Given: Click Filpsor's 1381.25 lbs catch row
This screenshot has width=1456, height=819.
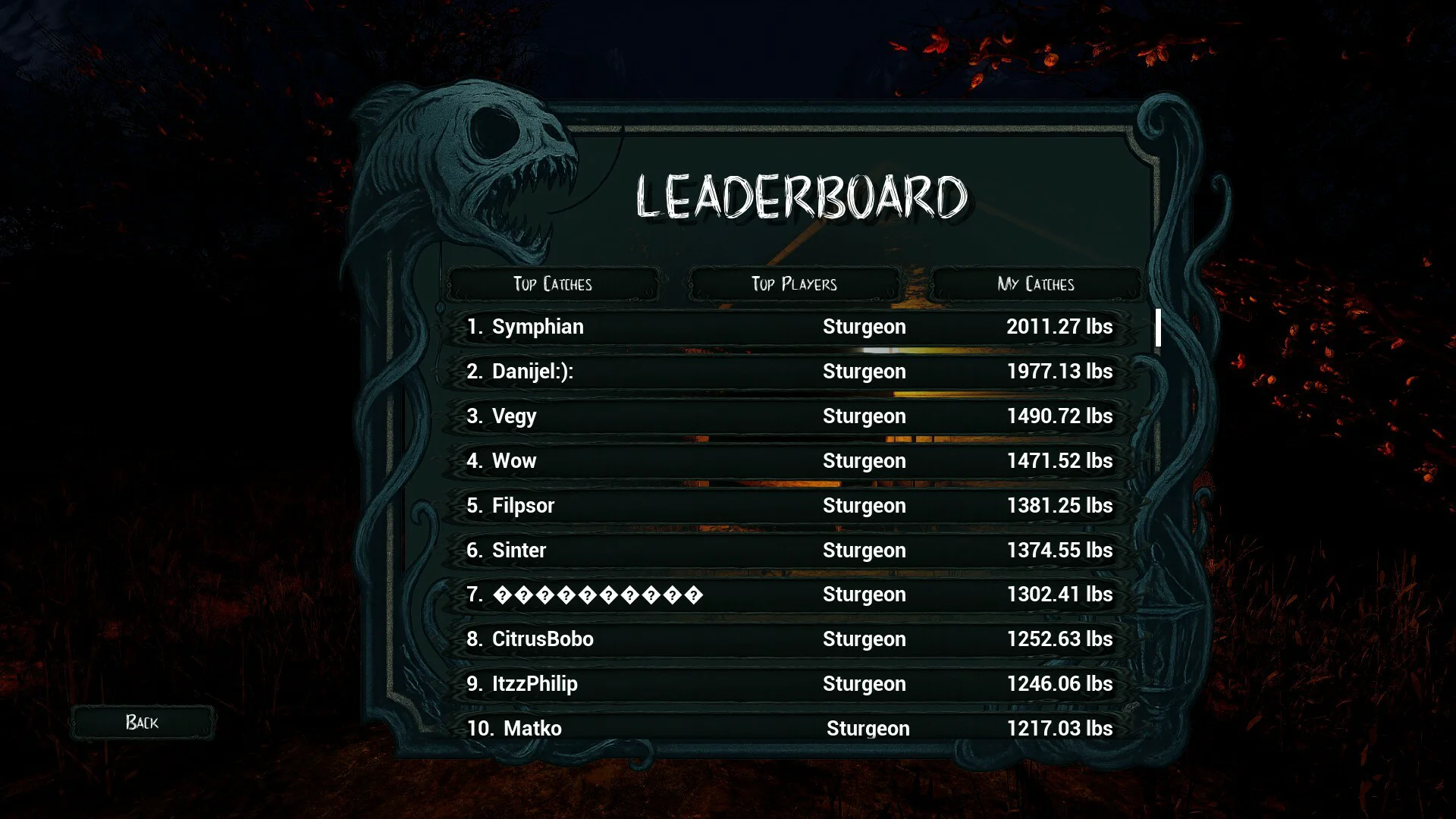Looking at the screenshot, I should pyautogui.click(x=789, y=506).
